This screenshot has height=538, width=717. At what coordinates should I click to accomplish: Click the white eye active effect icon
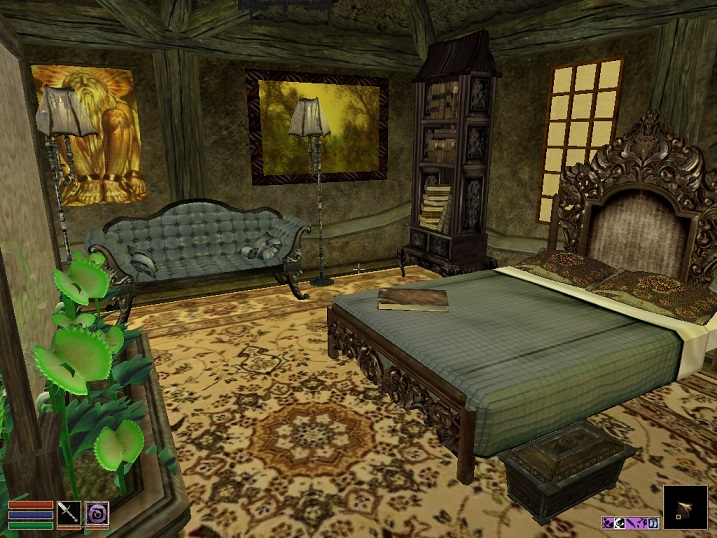(619, 523)
